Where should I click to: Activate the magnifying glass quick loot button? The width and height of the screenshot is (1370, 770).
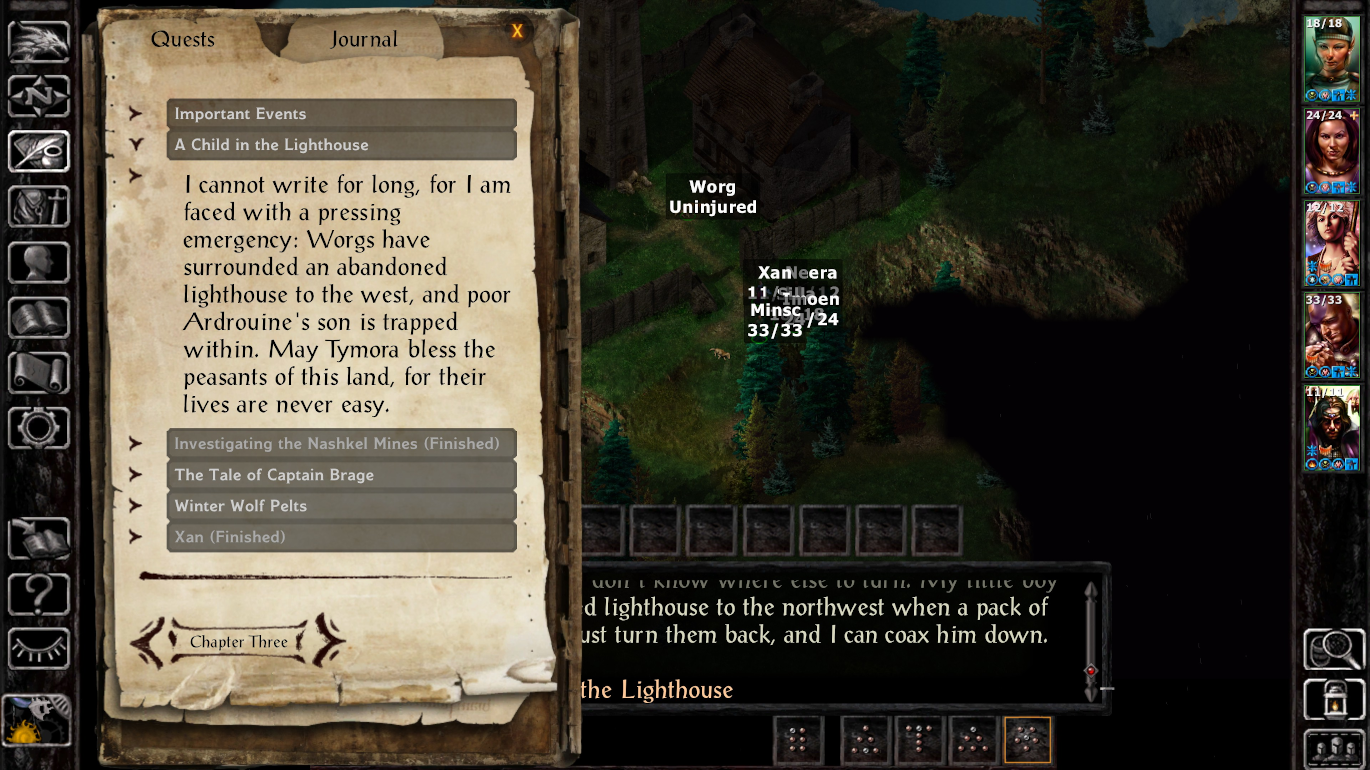[1334, 649]
